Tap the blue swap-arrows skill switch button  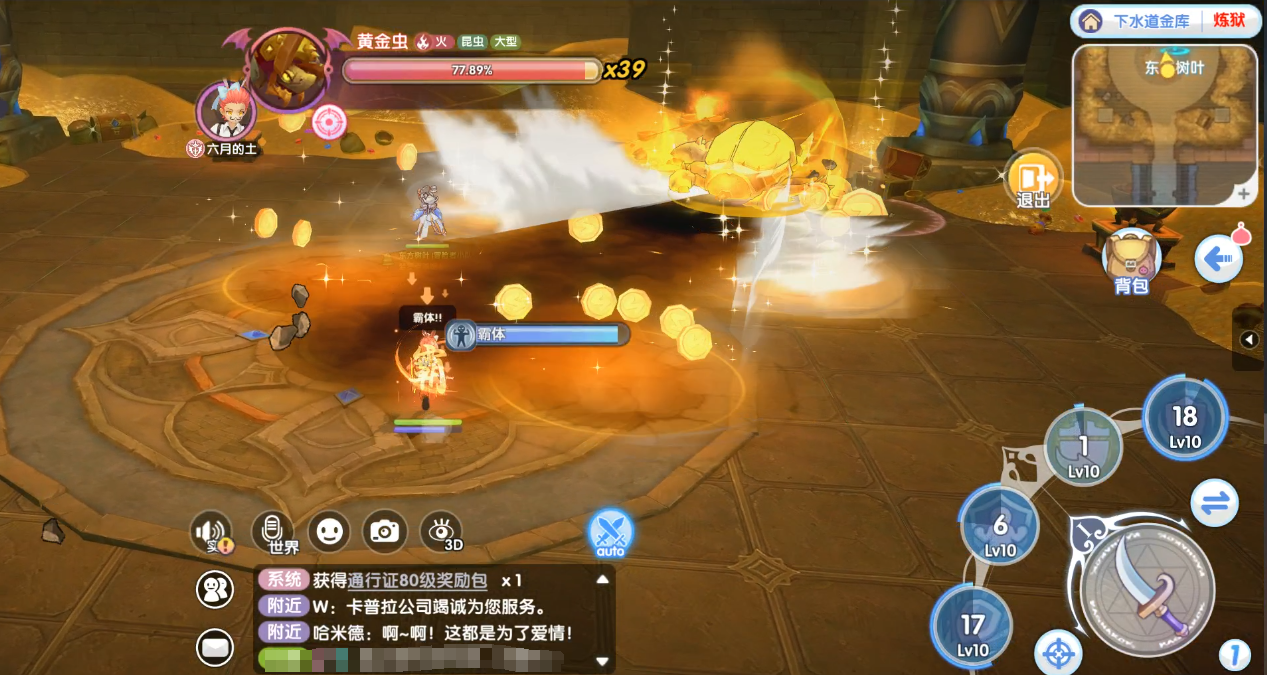pos(1215,503)
